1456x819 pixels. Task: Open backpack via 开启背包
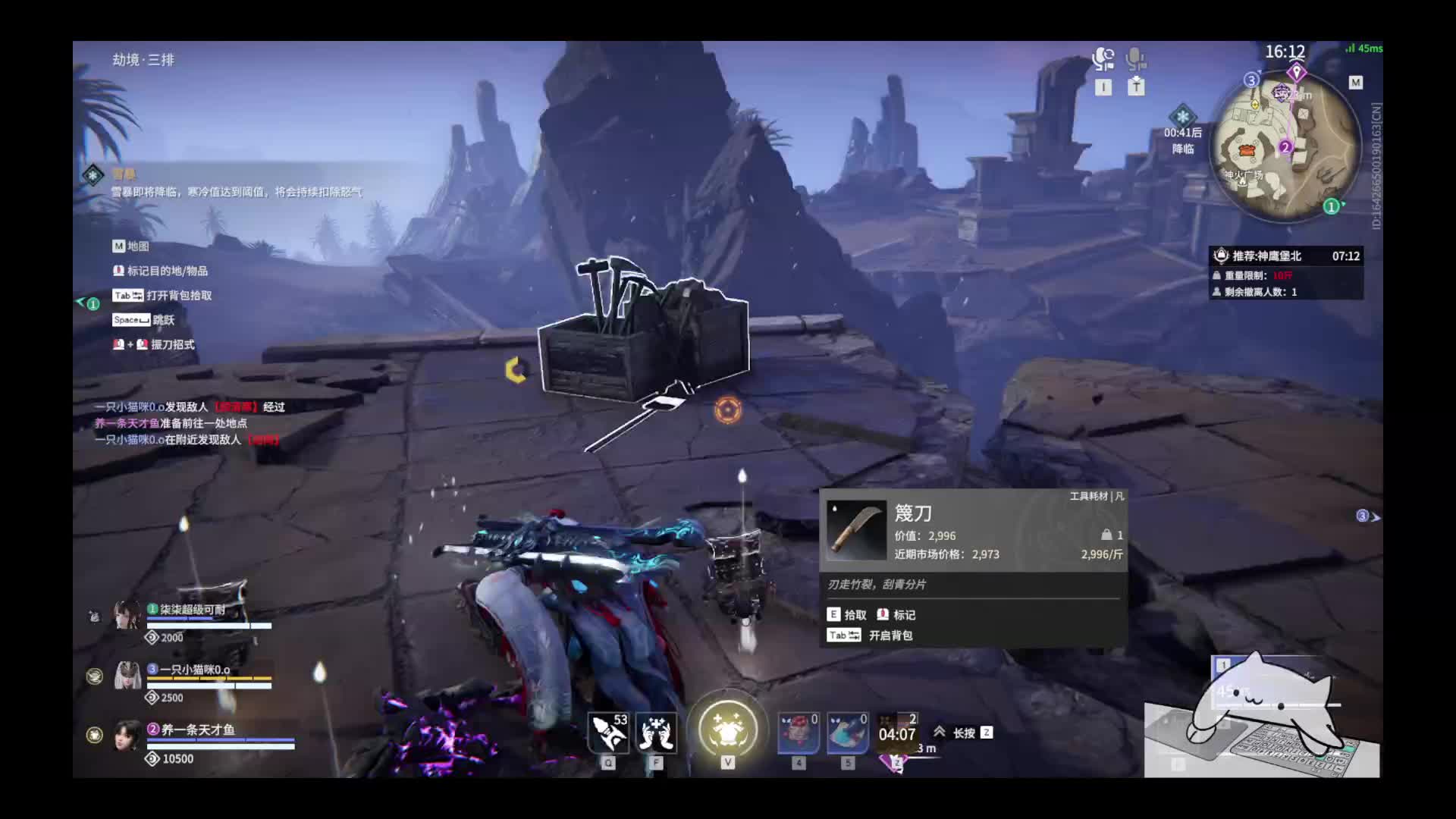(871, 635)
